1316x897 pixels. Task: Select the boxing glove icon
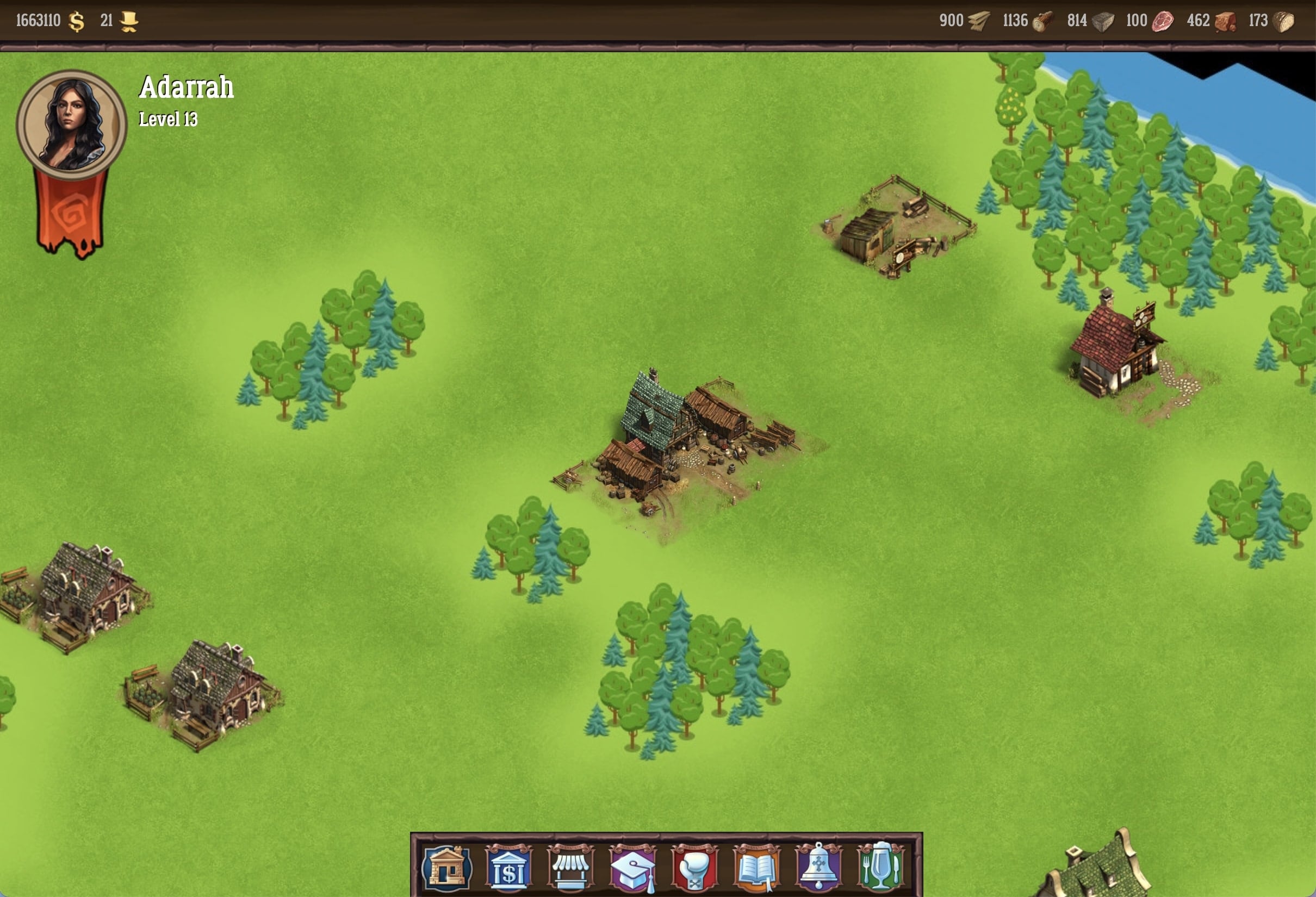click(x=695, y=867)
